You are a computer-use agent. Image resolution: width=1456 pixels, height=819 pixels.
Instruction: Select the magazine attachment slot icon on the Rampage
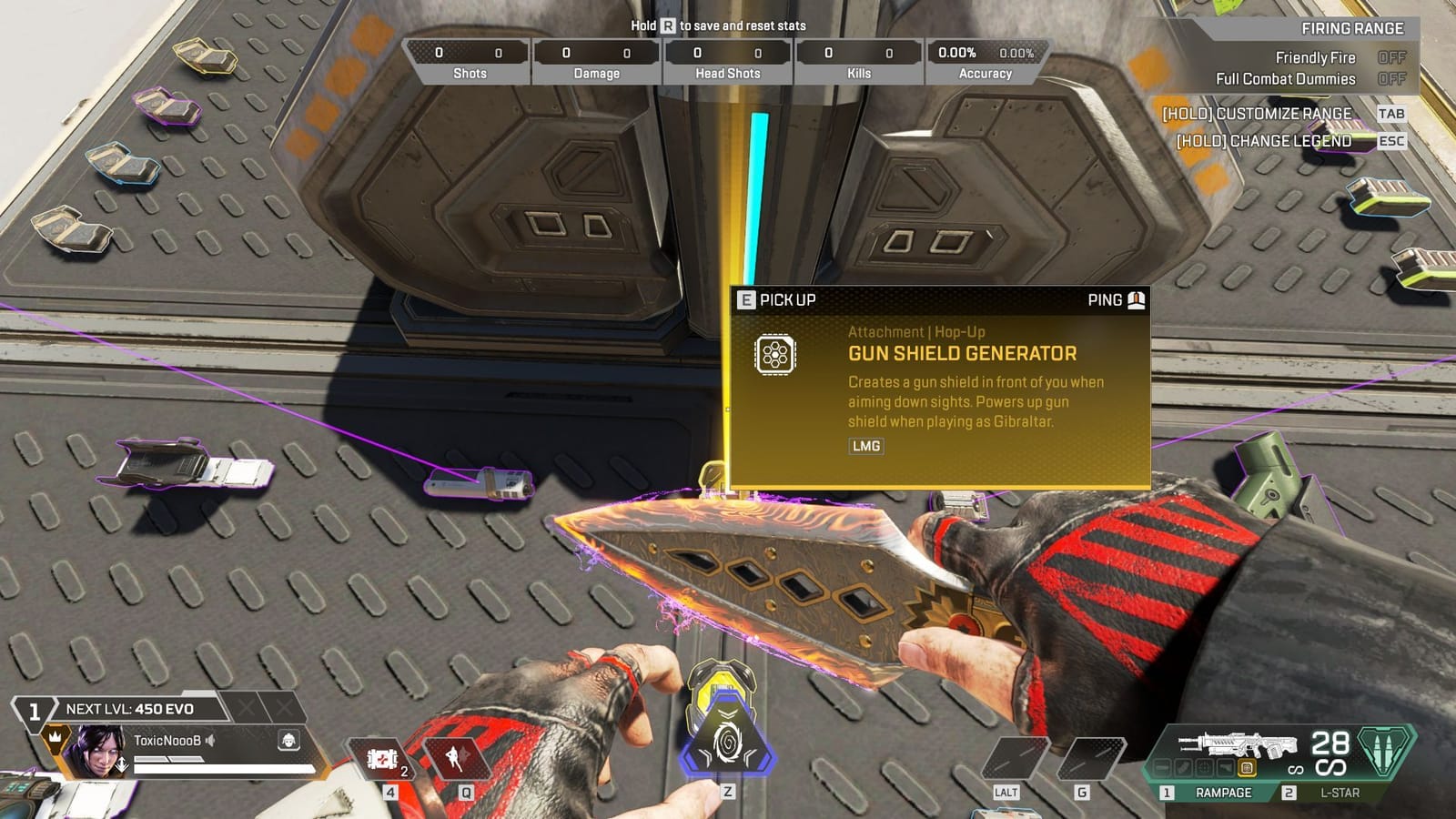coord(1185,767)
